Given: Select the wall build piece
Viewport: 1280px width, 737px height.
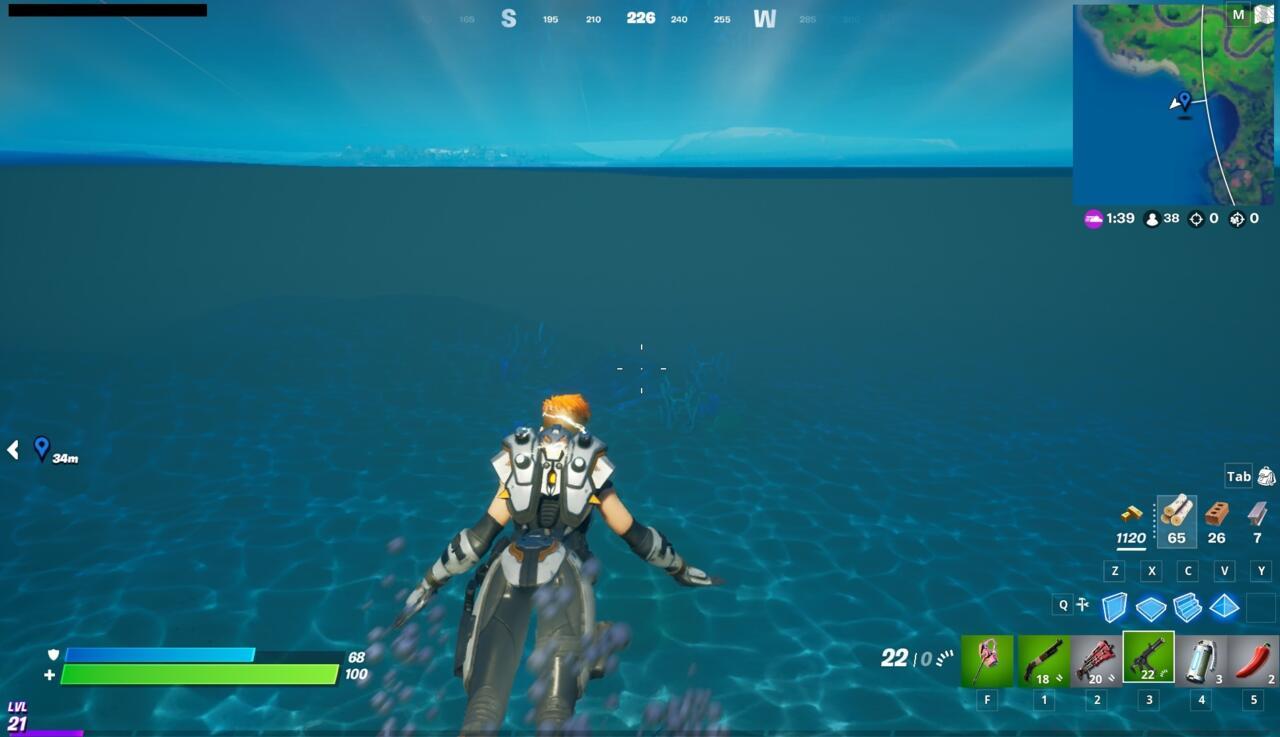Looking at the screenshot, I should (1114, 605).
